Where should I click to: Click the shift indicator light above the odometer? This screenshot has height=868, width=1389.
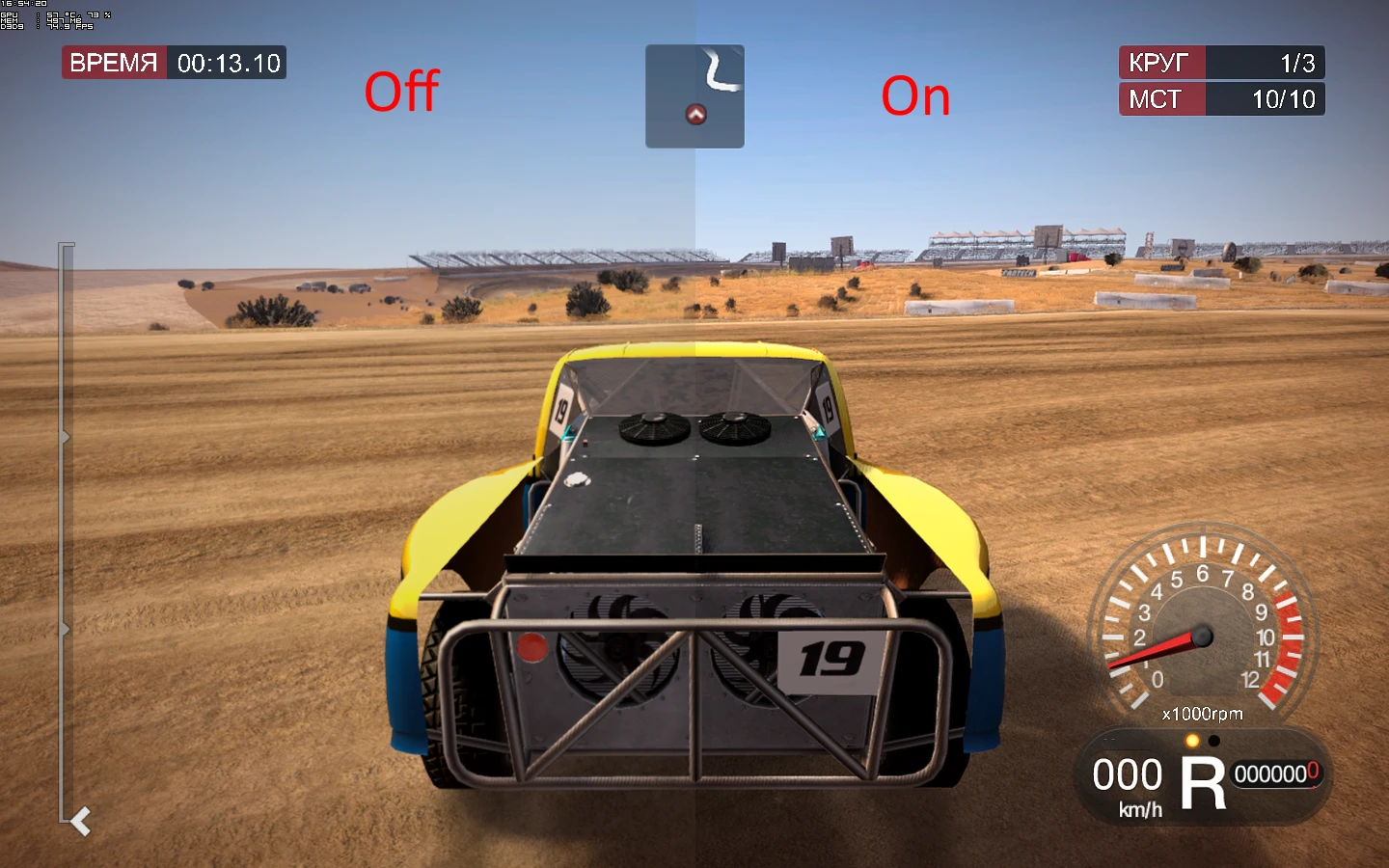pos(1192,741)
